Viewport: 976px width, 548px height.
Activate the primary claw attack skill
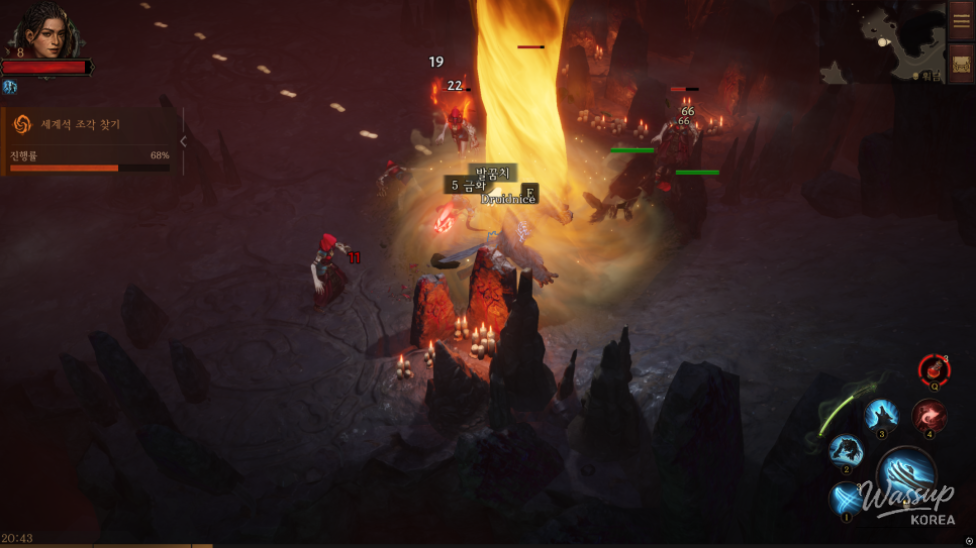(x=906, y=475)
